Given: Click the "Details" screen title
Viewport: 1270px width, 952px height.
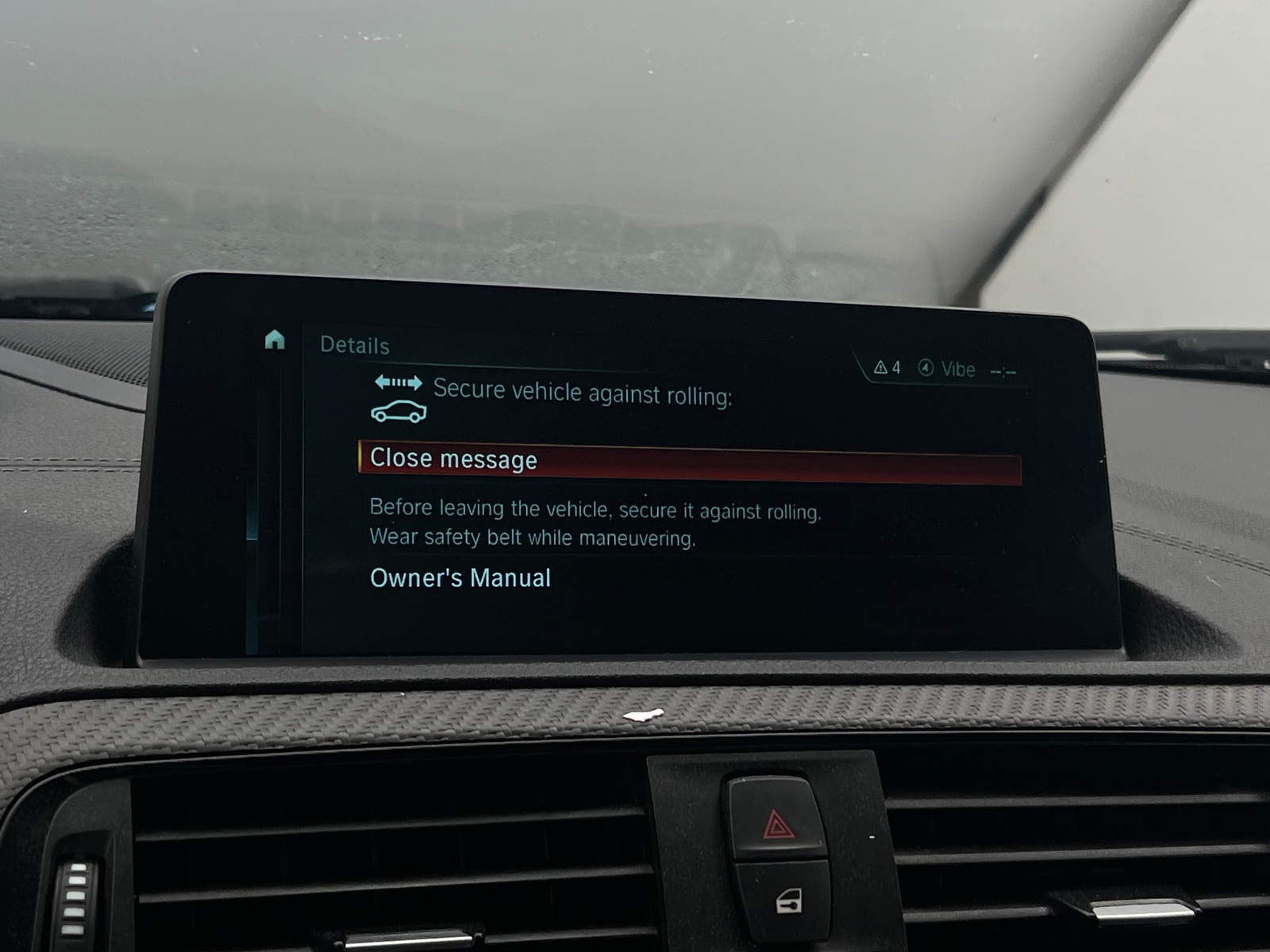Looking at the screenshot, I should (x=354, y=345).
